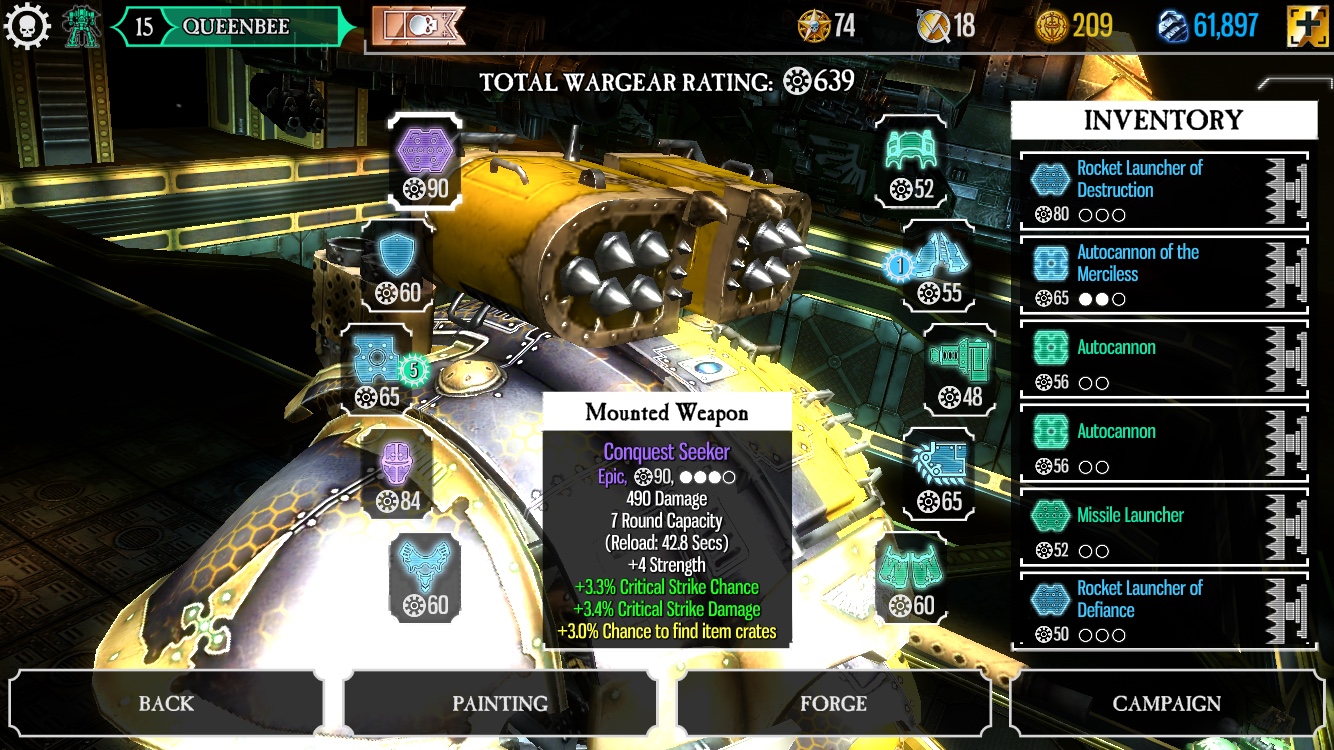This screenshot has height=750, width=1334.
Task: Open the PAINTING screen
Action: pyautogui.click(x=500, y=704)
